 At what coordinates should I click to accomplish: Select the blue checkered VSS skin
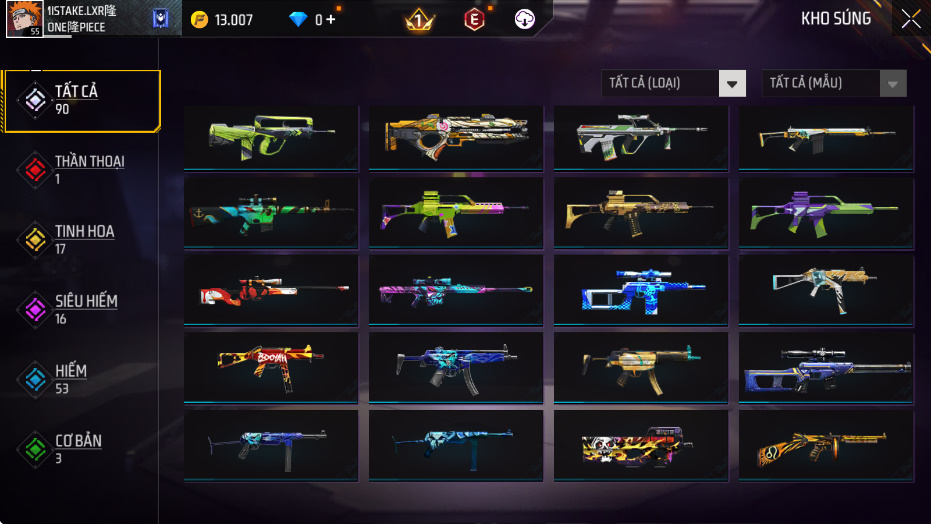(641, 290)
